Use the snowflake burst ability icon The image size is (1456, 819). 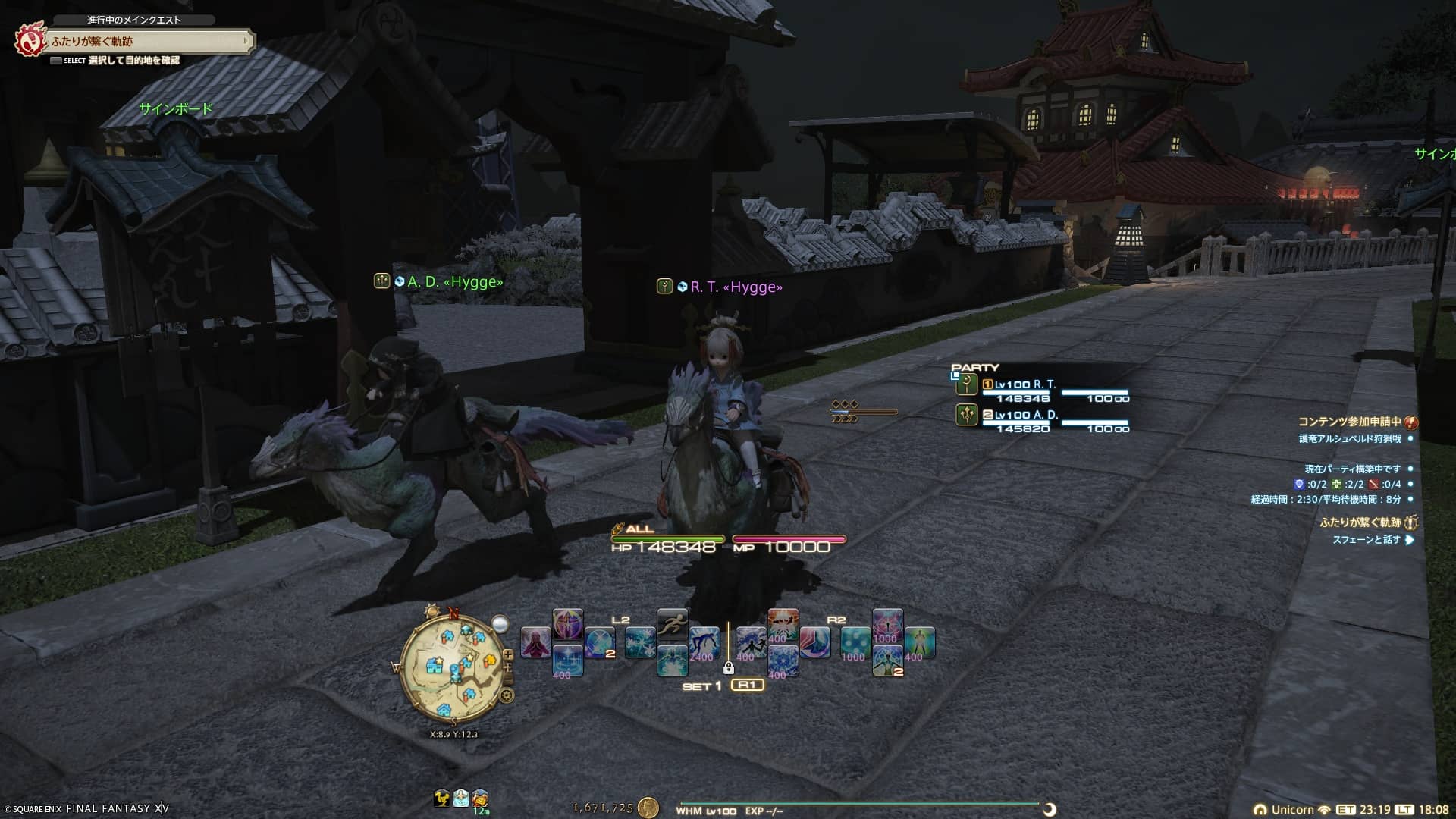click(x=640, y=643)
